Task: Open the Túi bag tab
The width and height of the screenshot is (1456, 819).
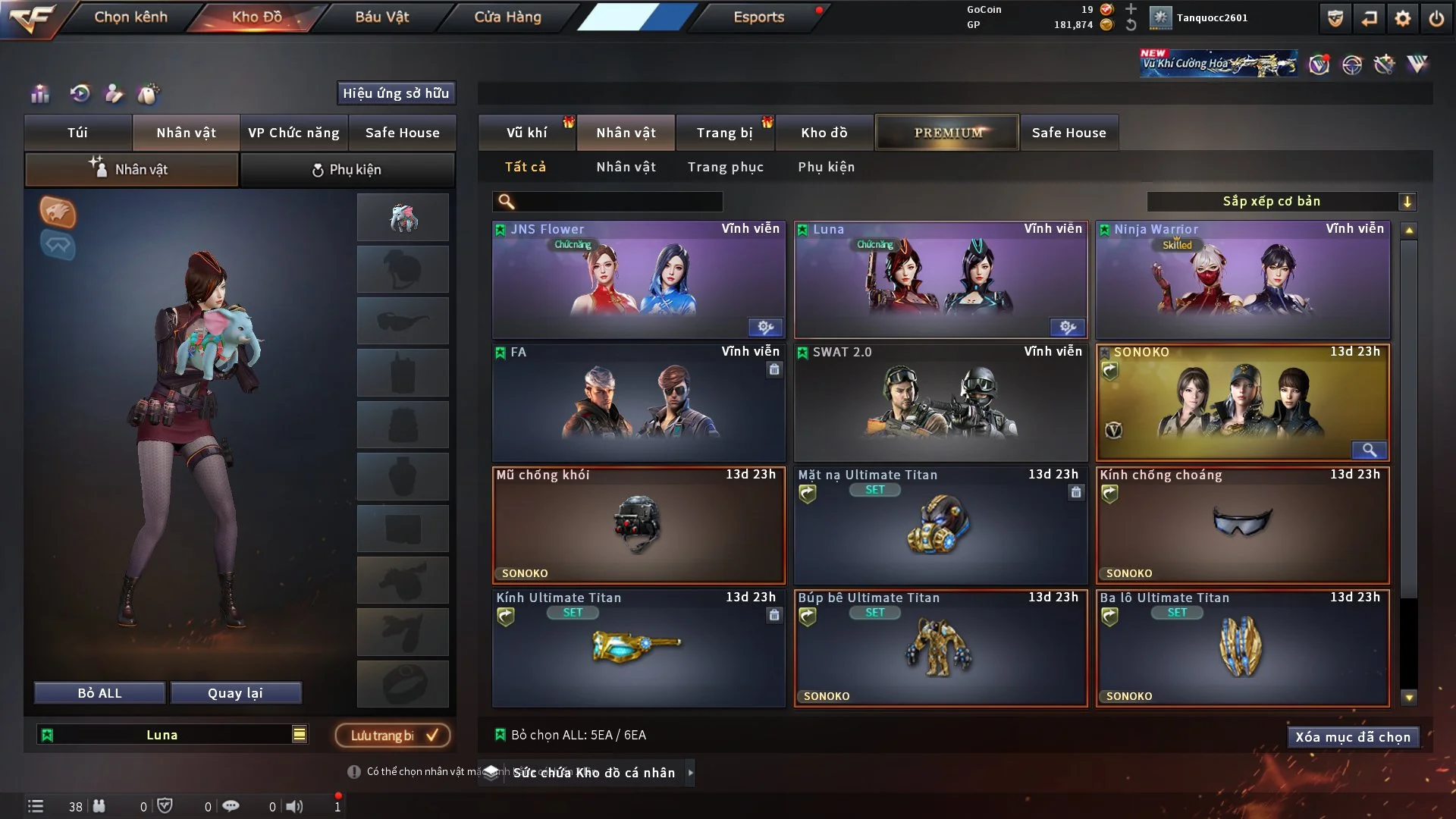Action: point(77,133)
